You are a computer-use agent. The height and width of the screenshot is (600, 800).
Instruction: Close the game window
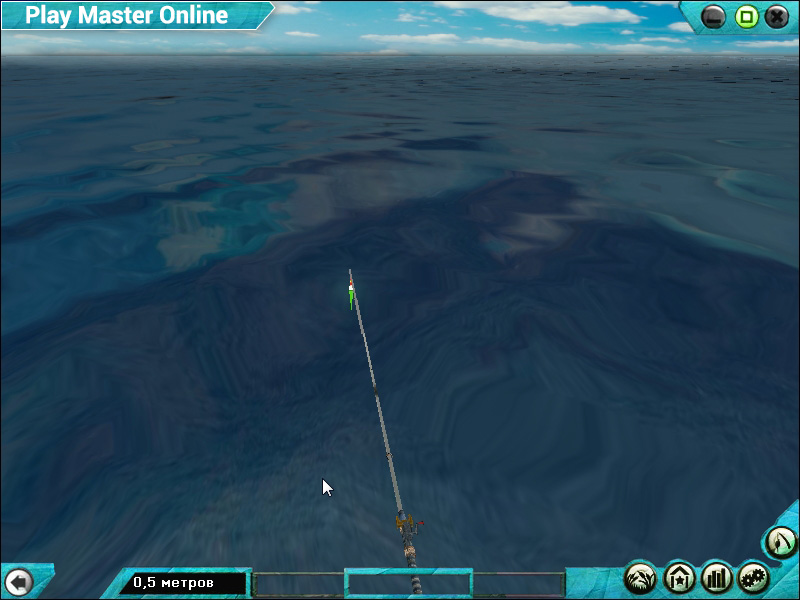point(777,17)
